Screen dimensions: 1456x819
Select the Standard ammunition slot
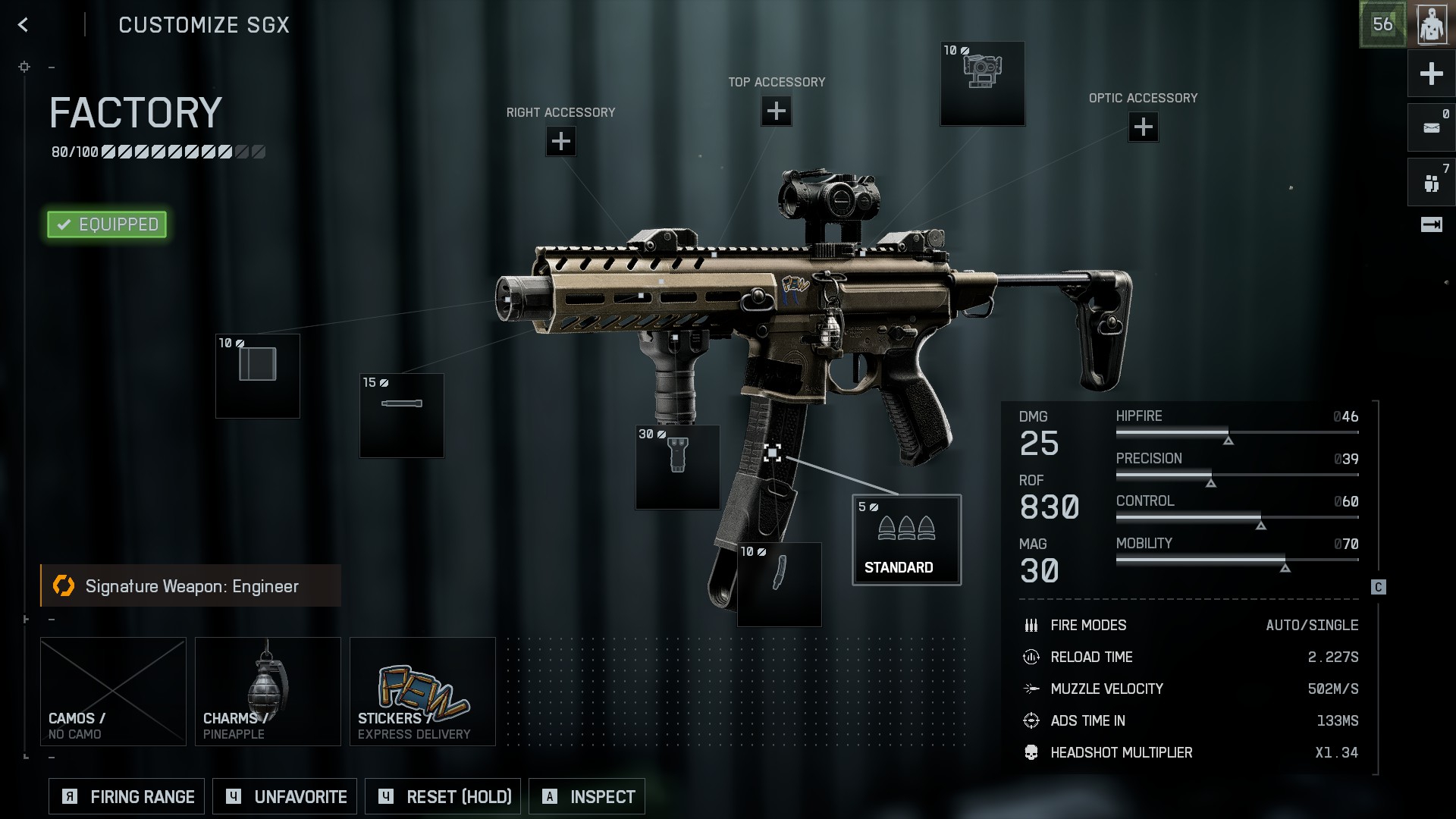pos(906,540)
